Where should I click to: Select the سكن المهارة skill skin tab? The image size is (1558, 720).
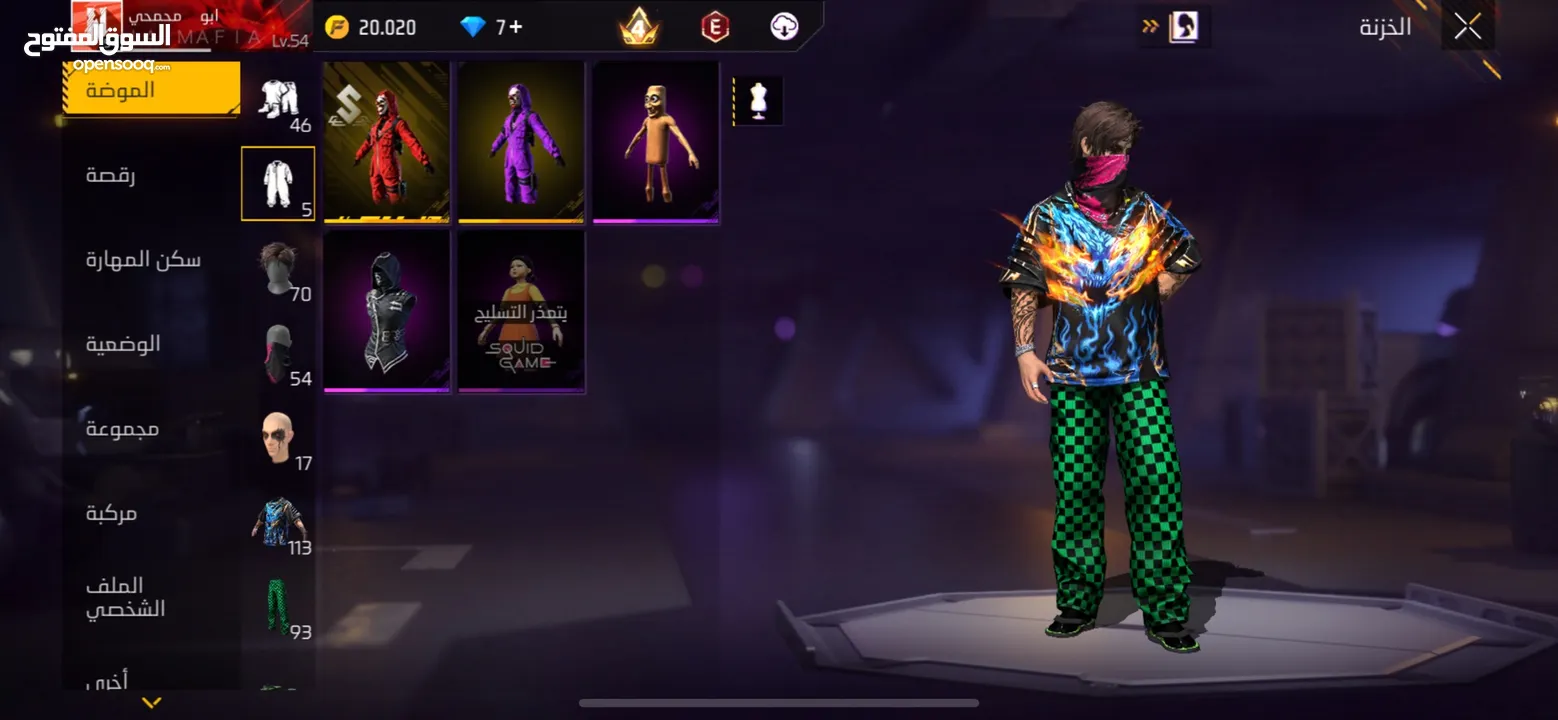click(143, 260)
